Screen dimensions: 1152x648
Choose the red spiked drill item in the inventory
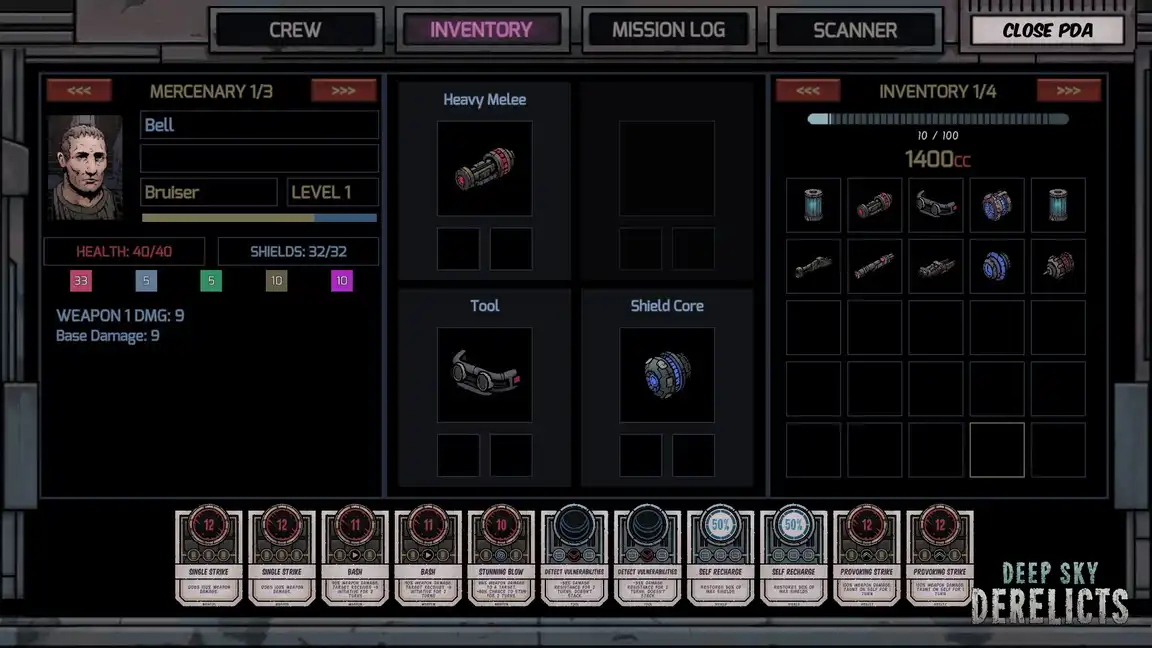(x=1058, y=267)
